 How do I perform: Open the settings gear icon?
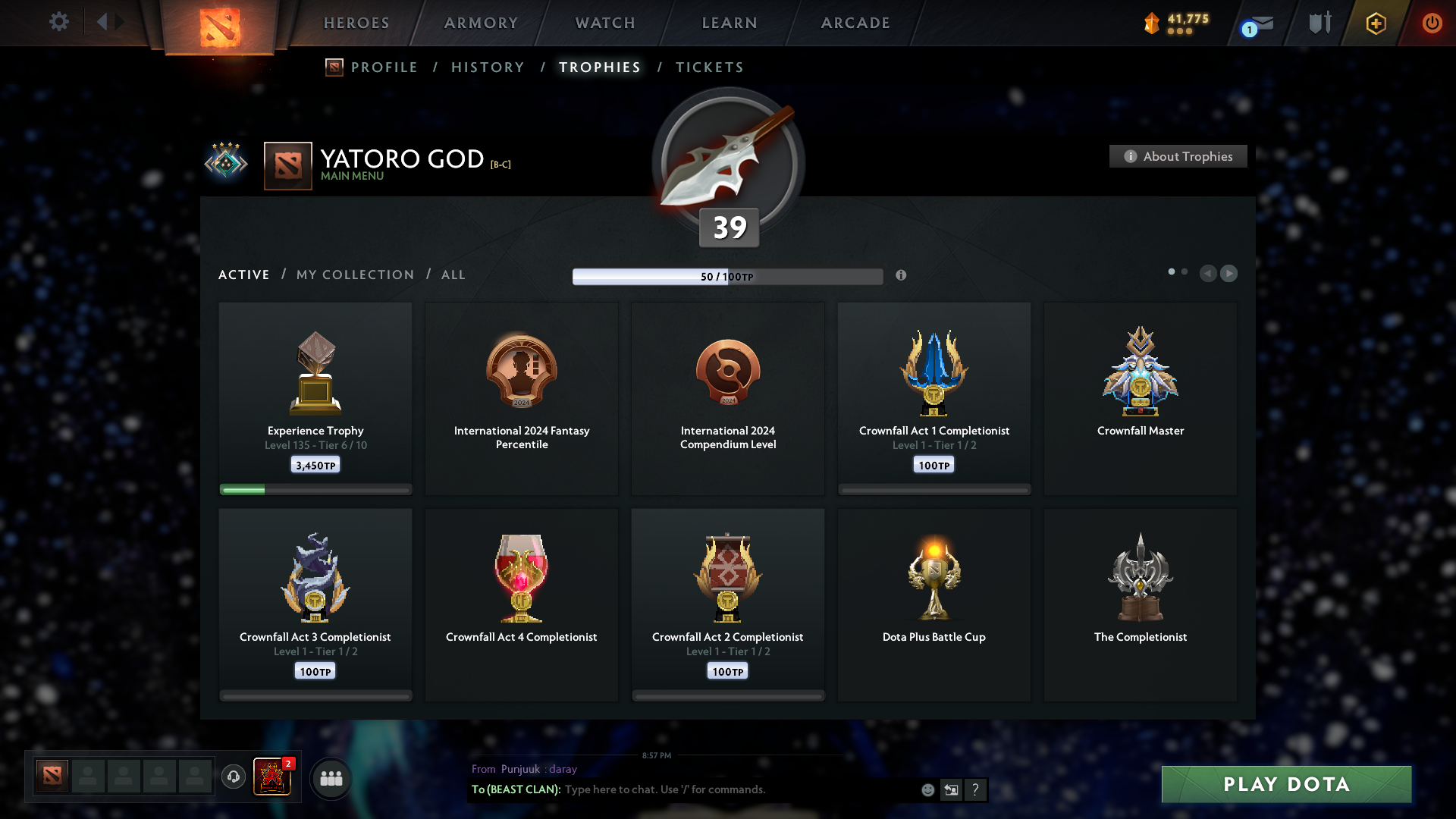58,22
